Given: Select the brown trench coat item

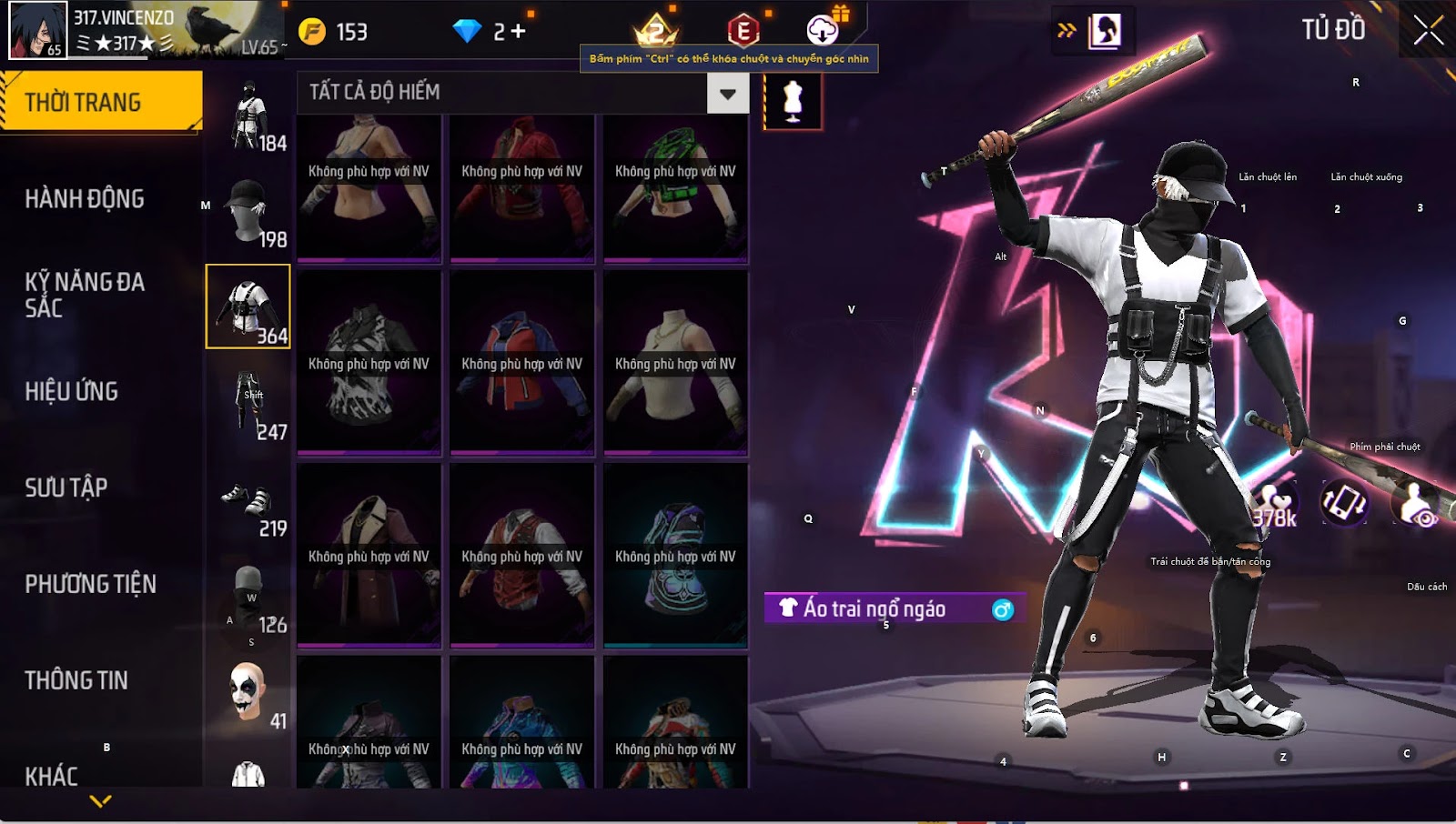Looking at the screenshot, I should 369,554.
